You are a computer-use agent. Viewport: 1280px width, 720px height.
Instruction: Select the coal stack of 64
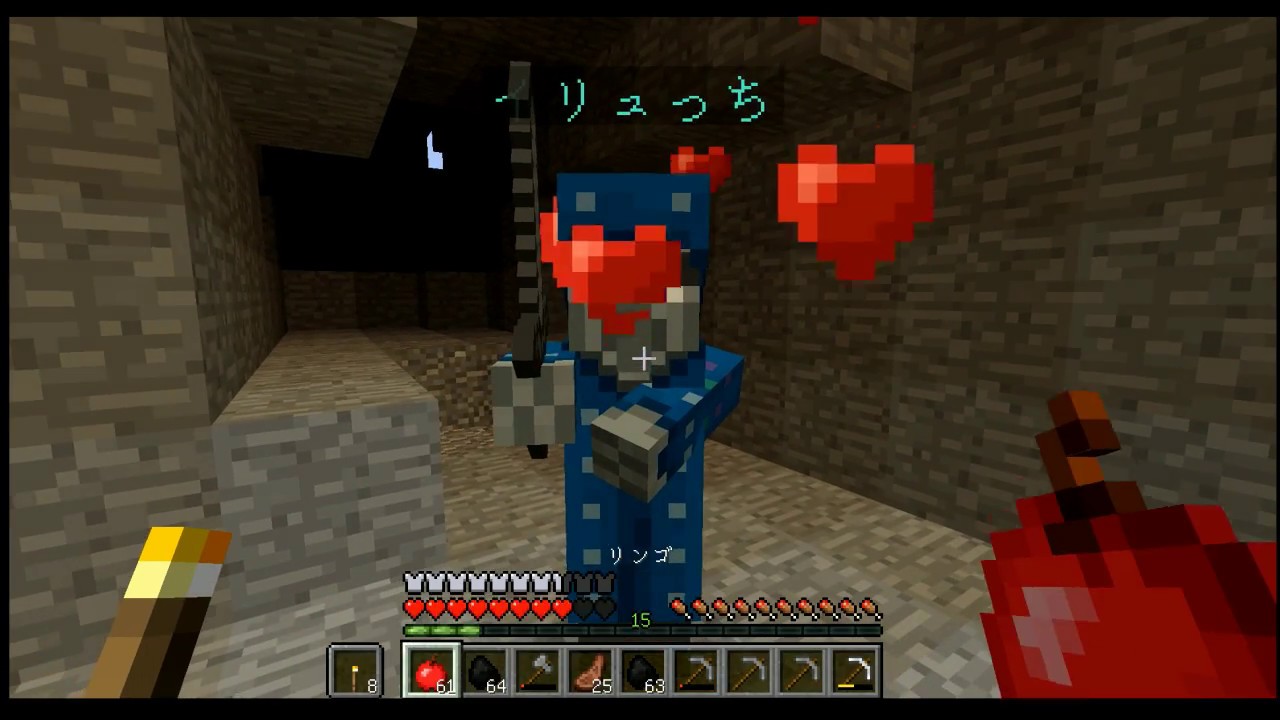[x=485, y=668]
